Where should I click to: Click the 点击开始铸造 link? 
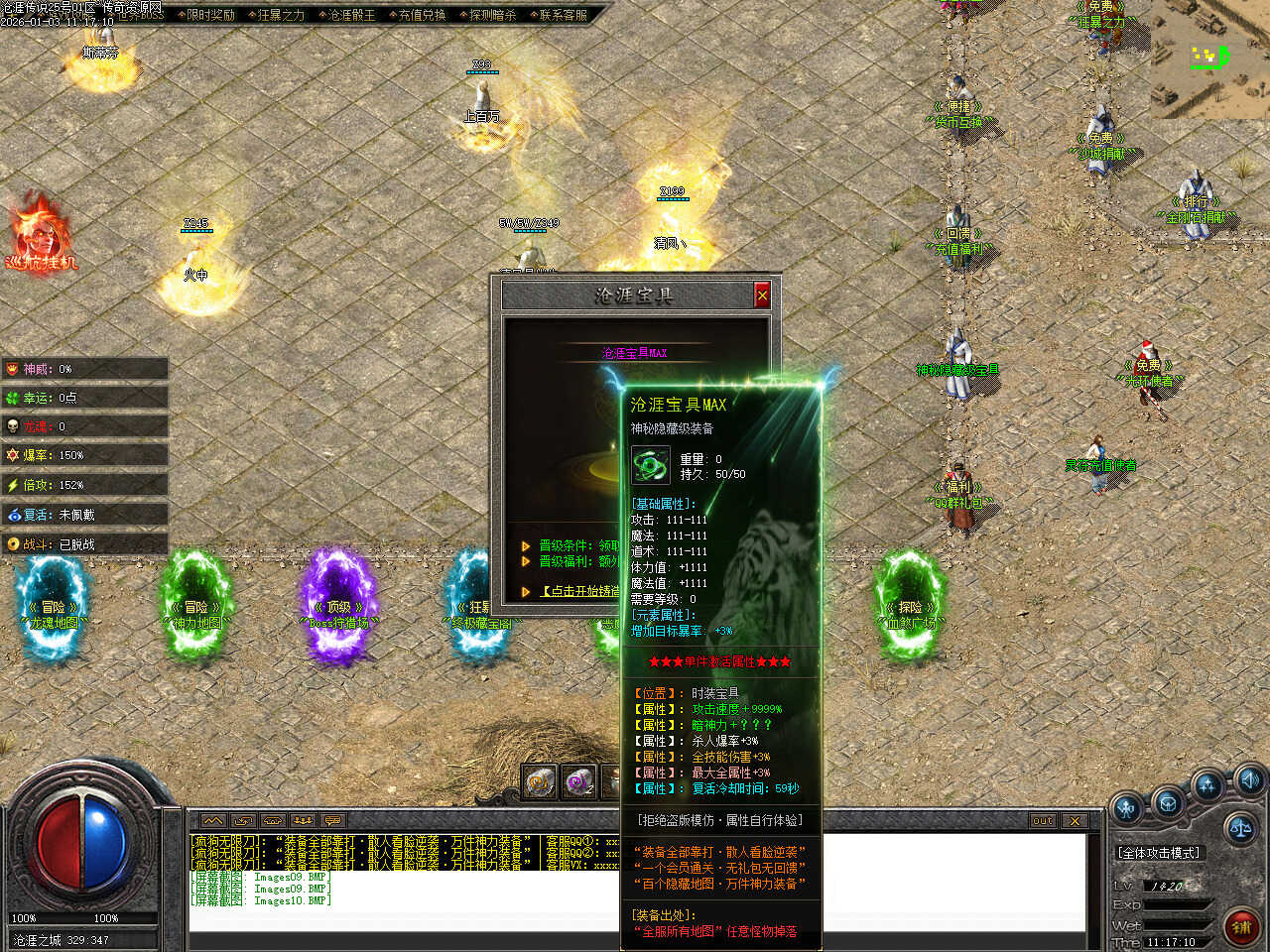pos(582,591)
